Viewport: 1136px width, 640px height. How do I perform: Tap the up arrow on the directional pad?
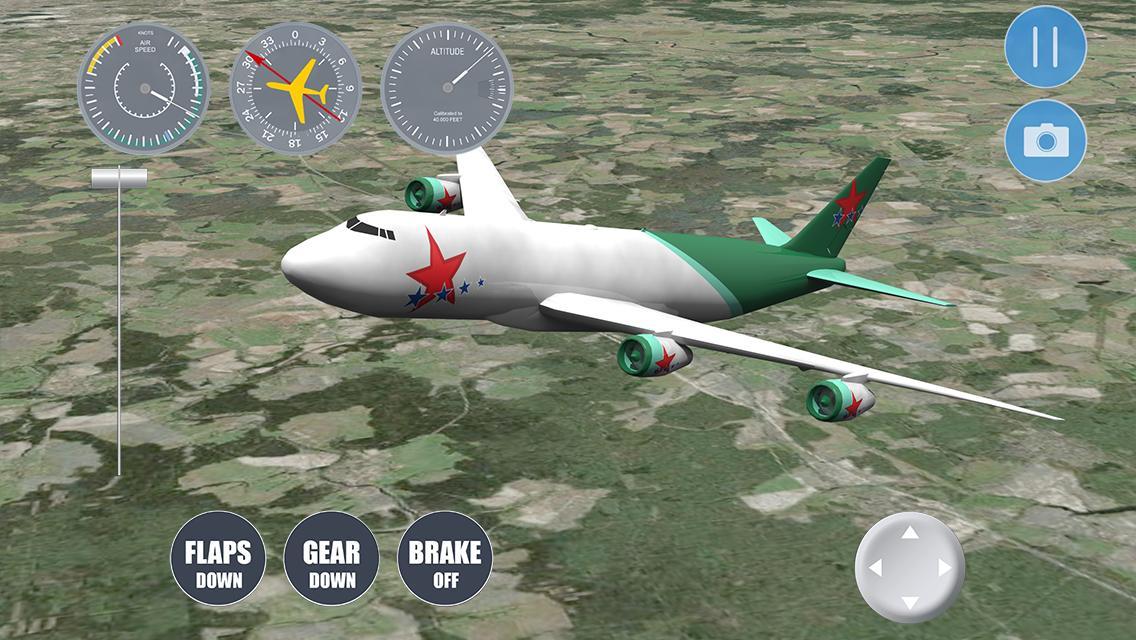[910, 533]
